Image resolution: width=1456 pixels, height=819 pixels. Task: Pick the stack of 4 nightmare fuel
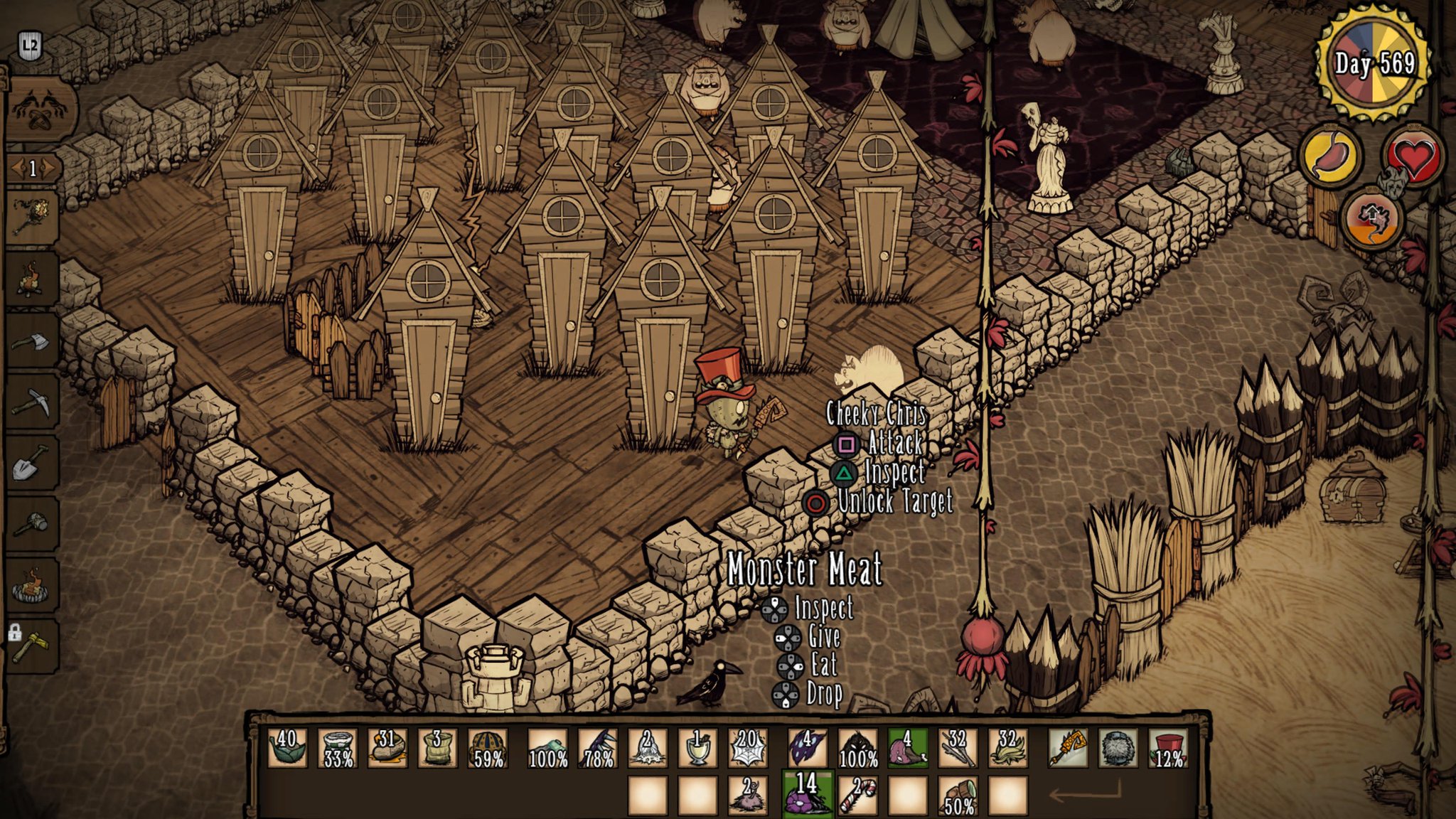pos(807,749)
